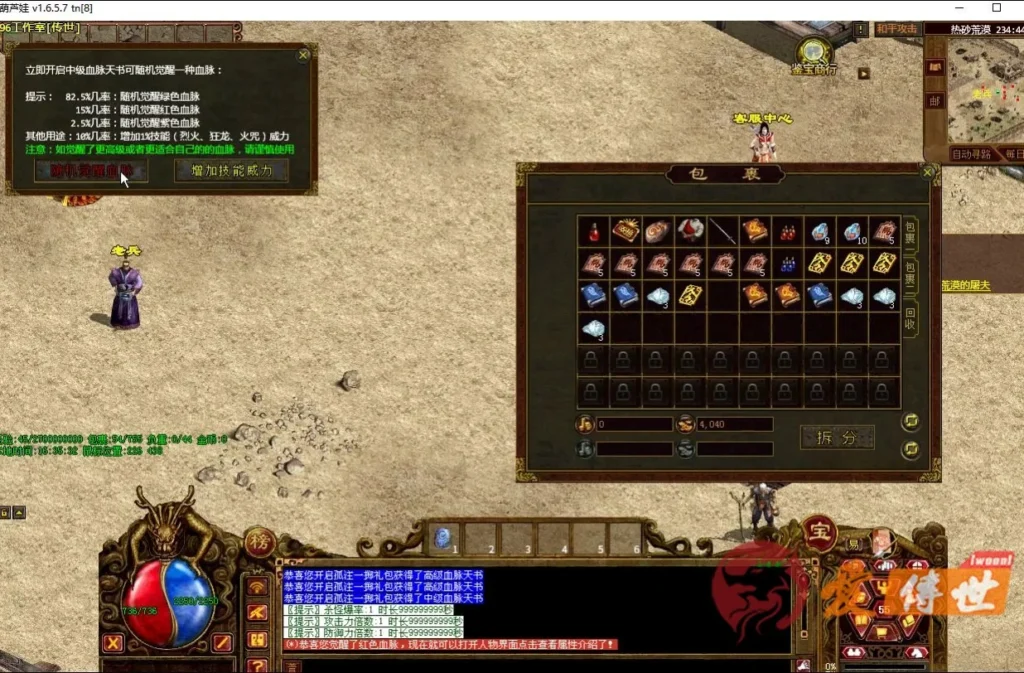The image size is (1024, 673).
Task: Select the red potion in the bag
Action: (x=594, y=231)
